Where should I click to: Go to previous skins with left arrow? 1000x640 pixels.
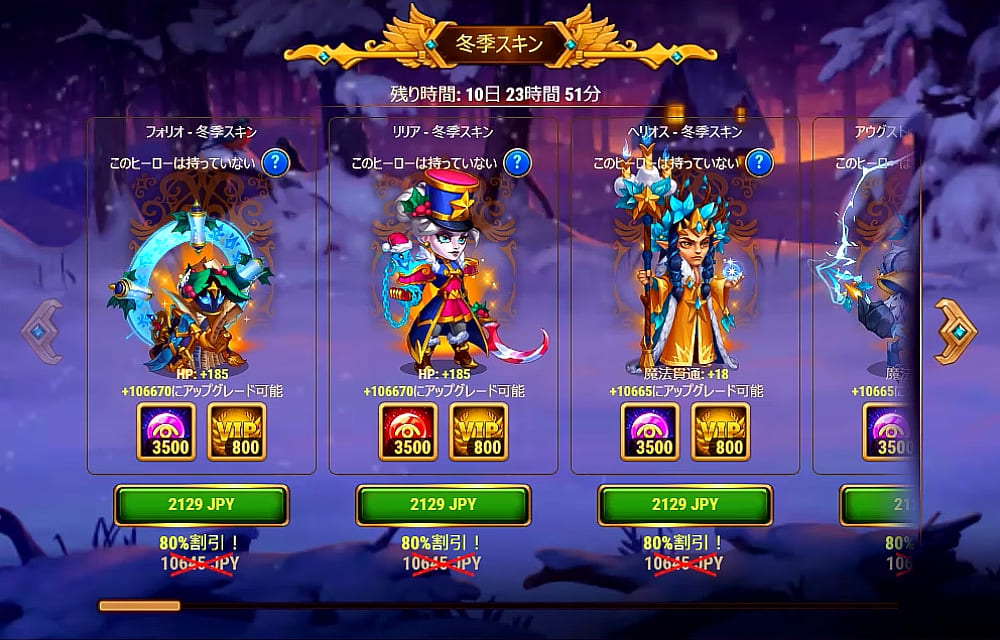pos(43,332)
